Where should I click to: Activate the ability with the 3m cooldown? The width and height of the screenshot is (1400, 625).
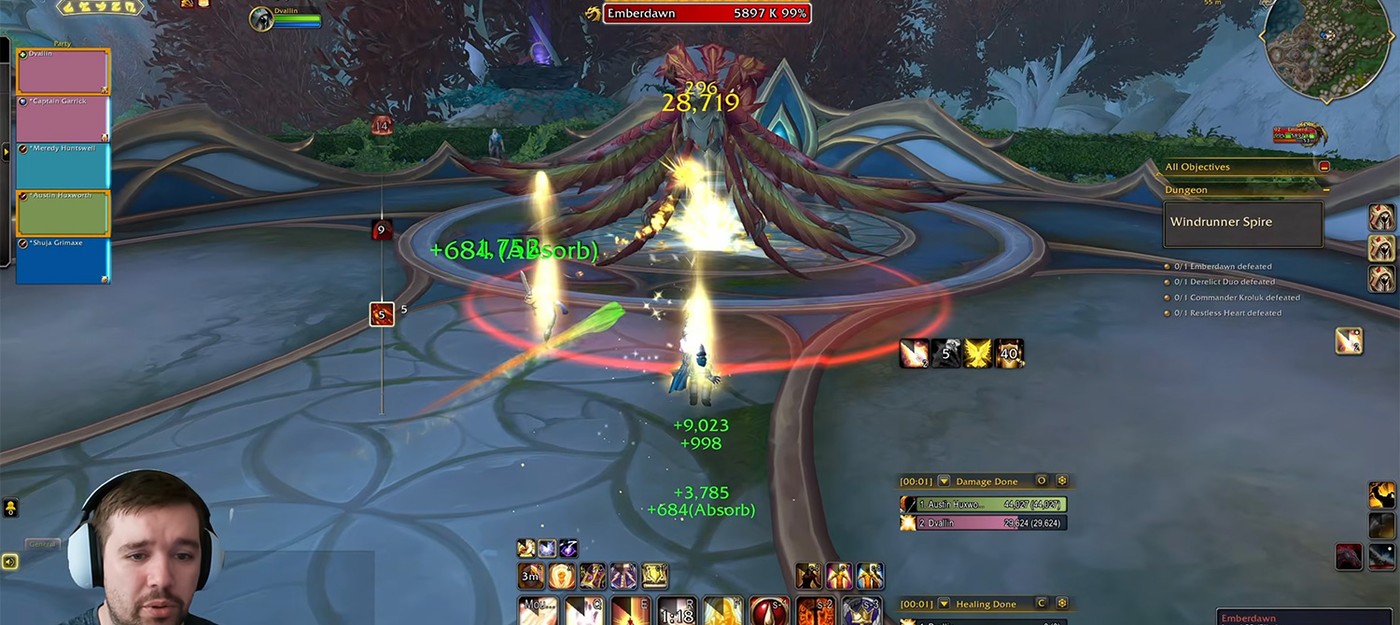tap(531, 575)
